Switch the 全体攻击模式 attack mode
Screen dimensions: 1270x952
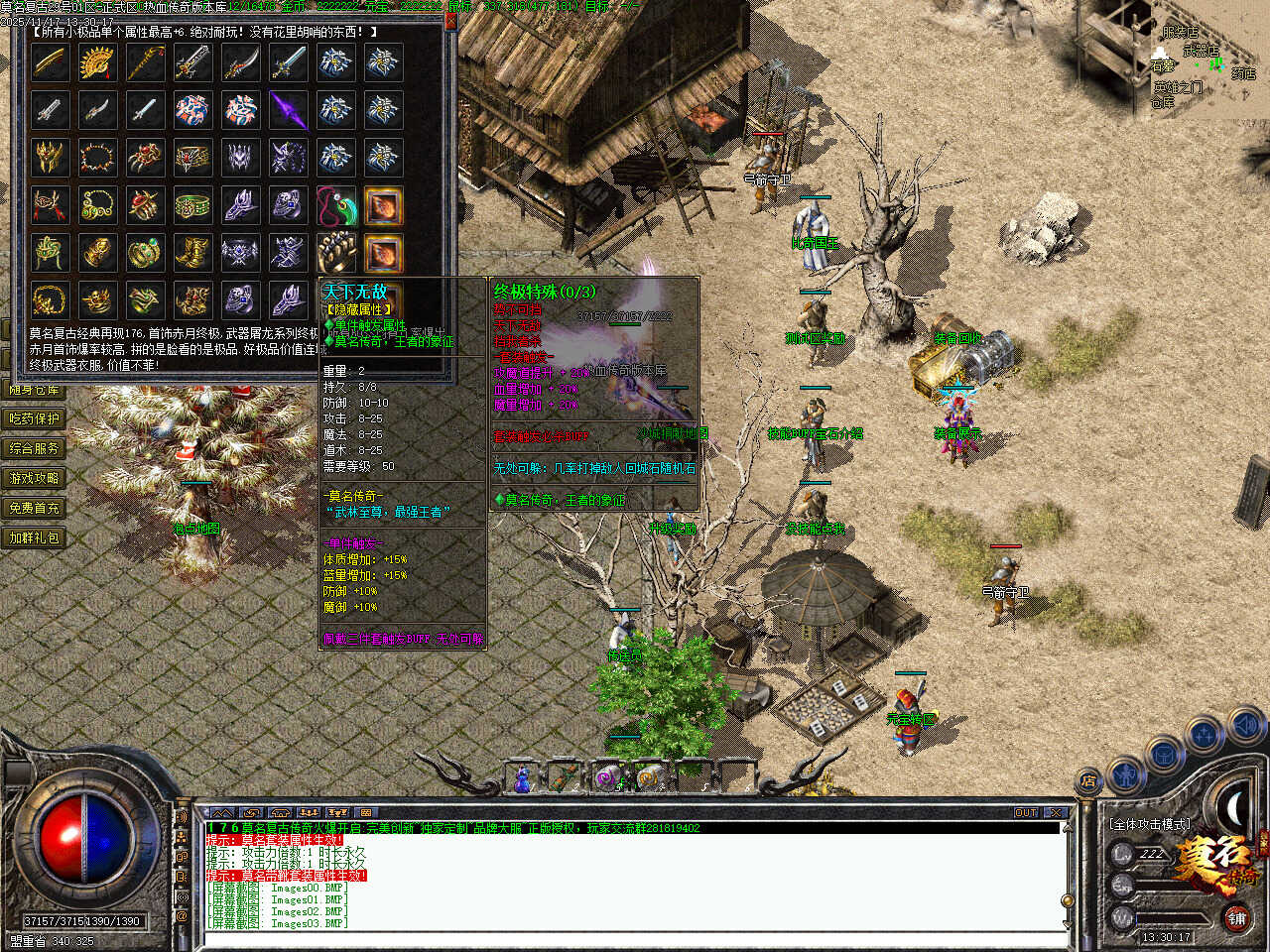tap(1150, 824)
